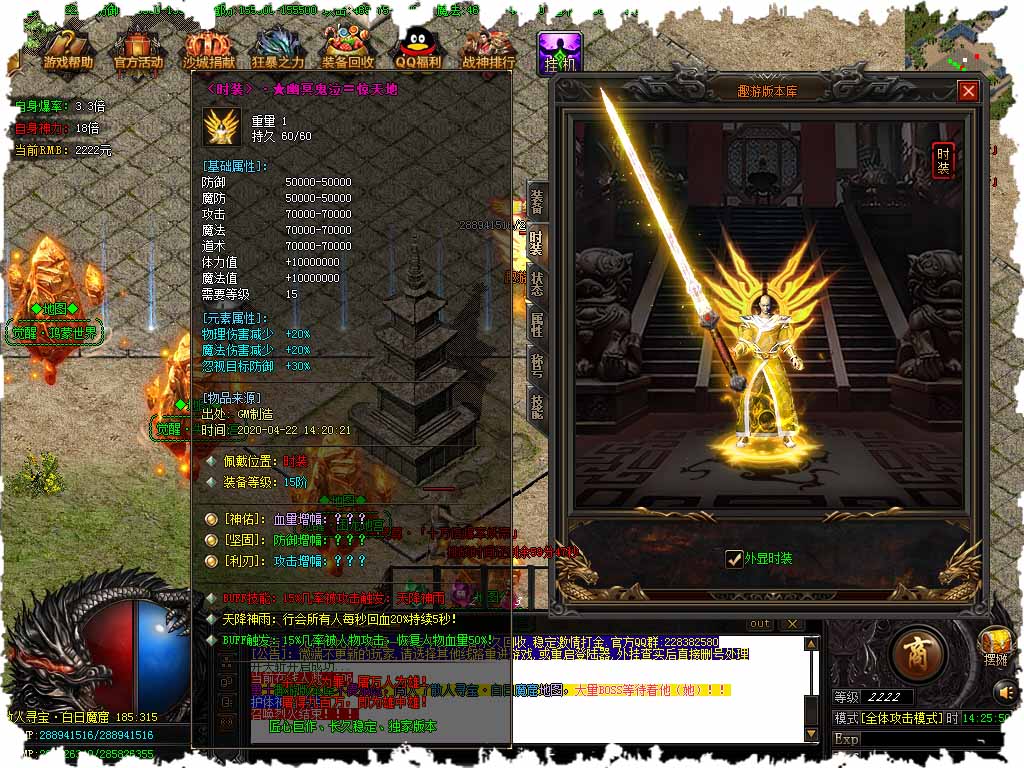Click the chat panel's out button
Screen dimensions: 1024x768
tap(760, 624)
